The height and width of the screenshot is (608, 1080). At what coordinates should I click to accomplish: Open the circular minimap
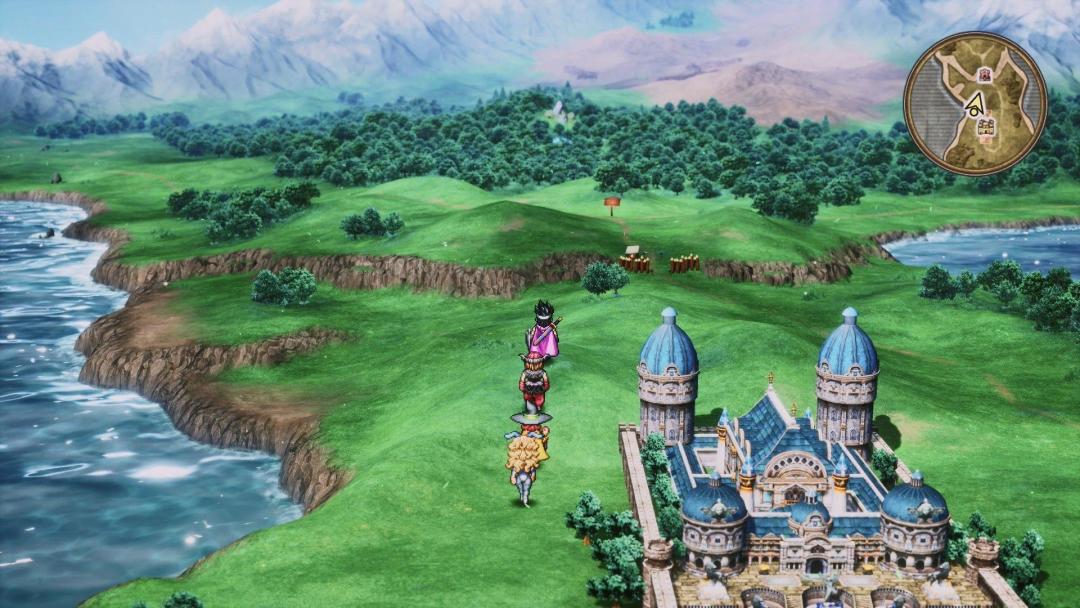[974, 103]
